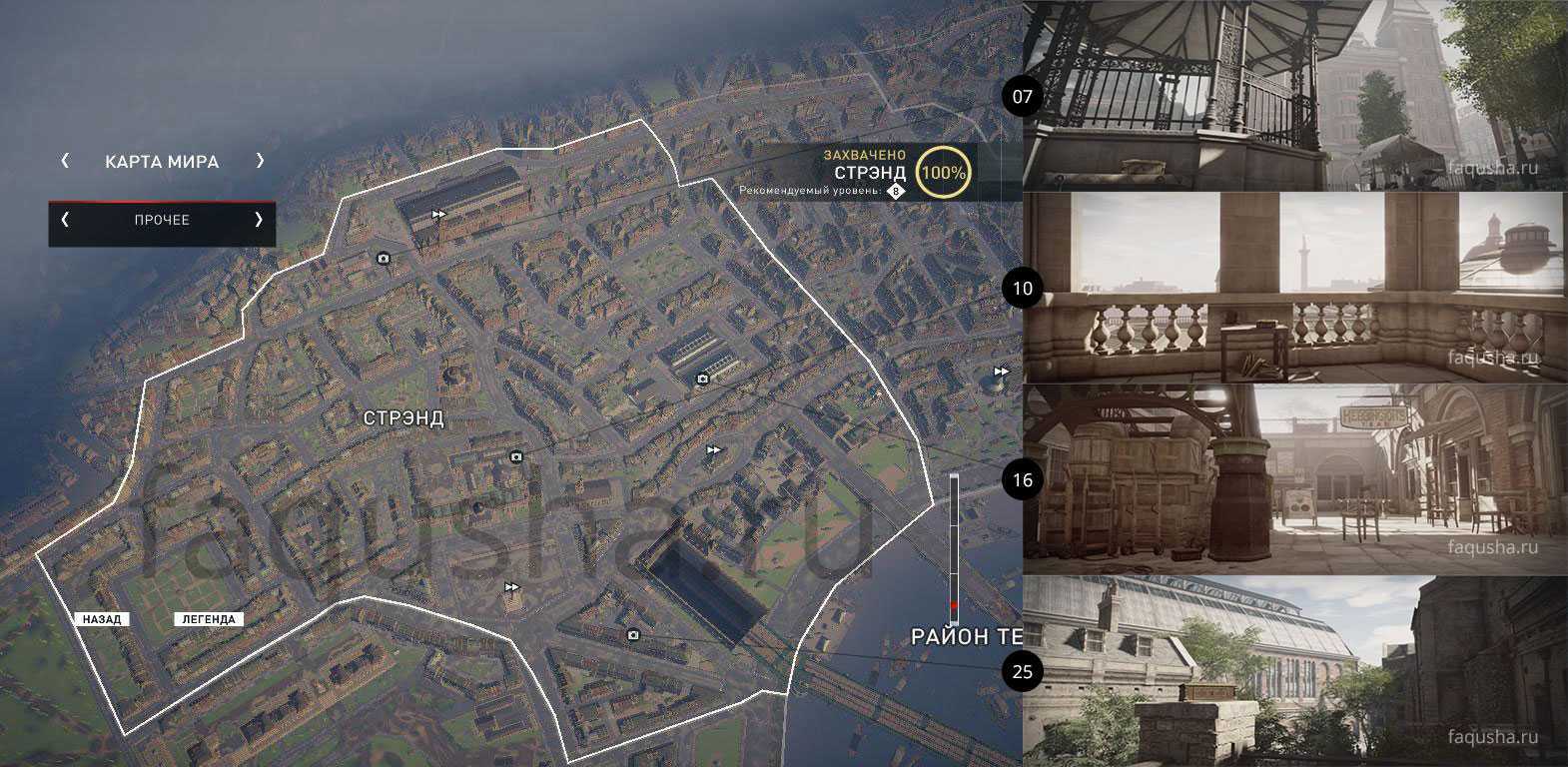Viewport: 1568px width, 767px height.
Task: Open the gazebo screenshot thumbnail
Action: (1294, 95)
